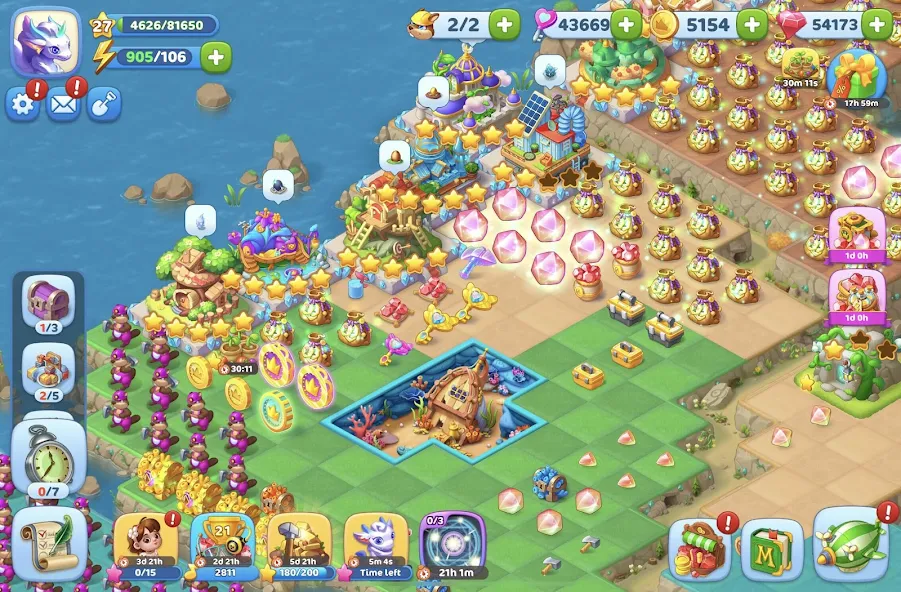View the trophy leaderboard event

223,545
